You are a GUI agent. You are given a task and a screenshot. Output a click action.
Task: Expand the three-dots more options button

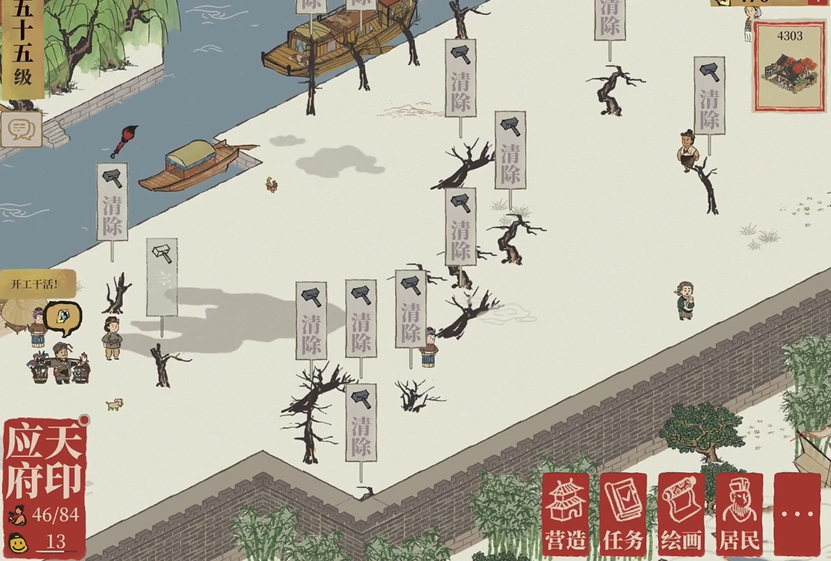pos(798,516)
